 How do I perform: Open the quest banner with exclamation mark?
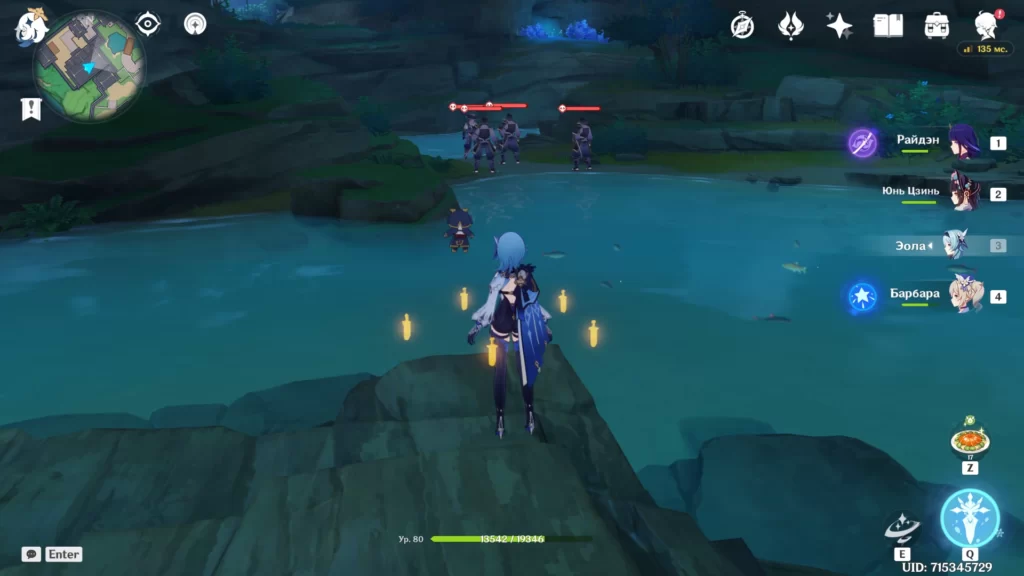(31, 109)
